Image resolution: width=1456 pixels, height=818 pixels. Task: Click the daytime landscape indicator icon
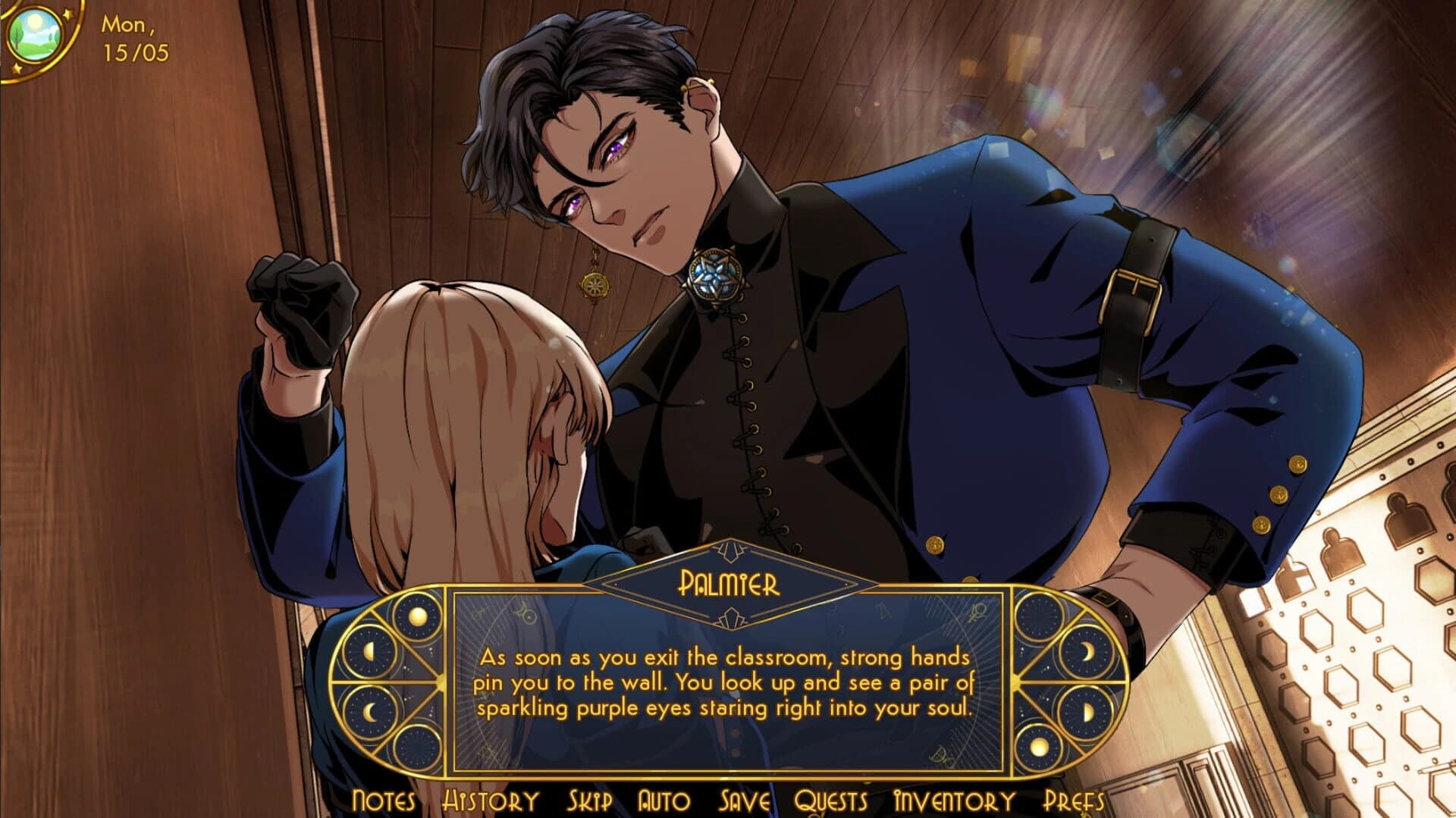36,36
